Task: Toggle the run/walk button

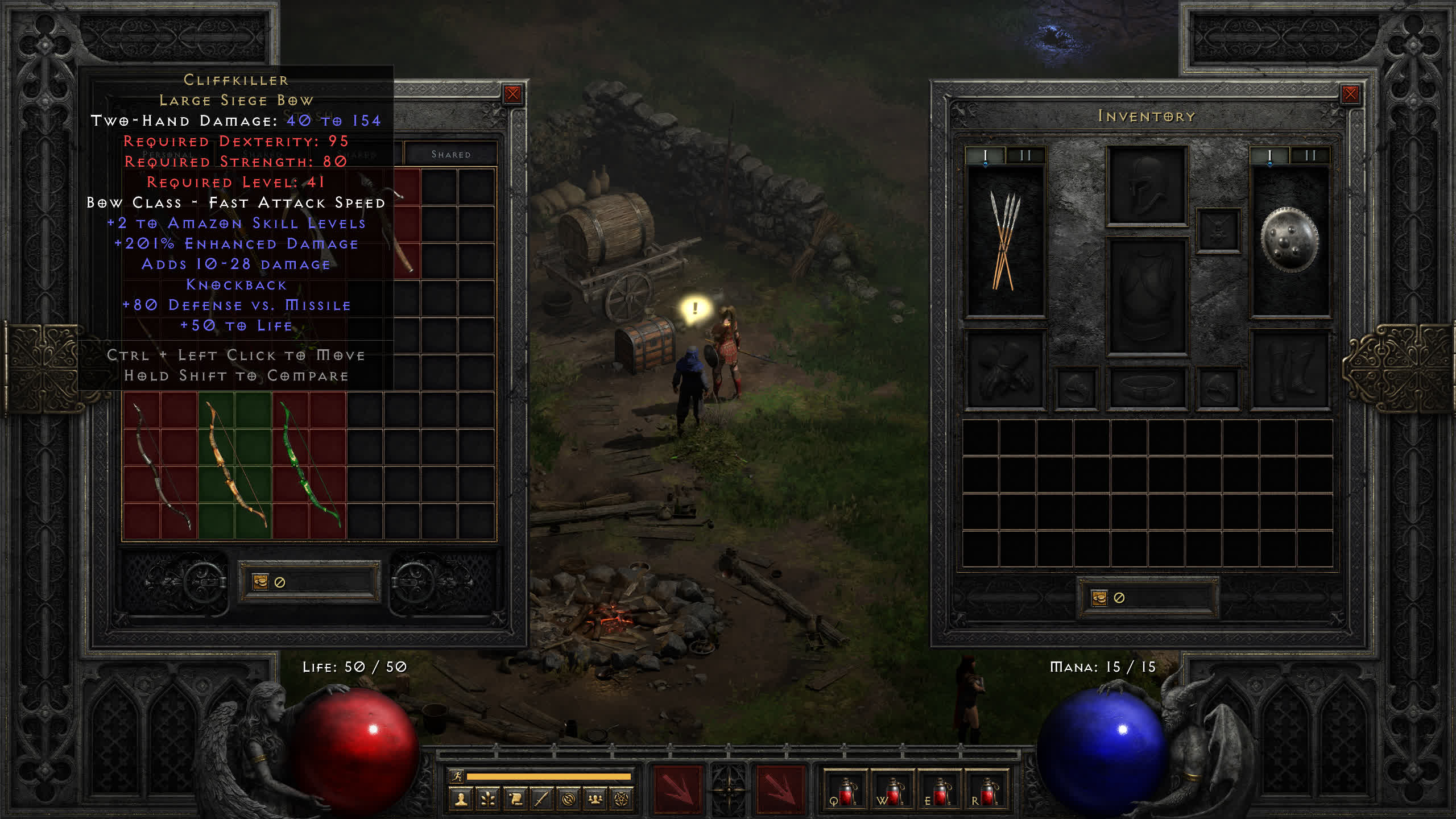Action: [457, 776]
